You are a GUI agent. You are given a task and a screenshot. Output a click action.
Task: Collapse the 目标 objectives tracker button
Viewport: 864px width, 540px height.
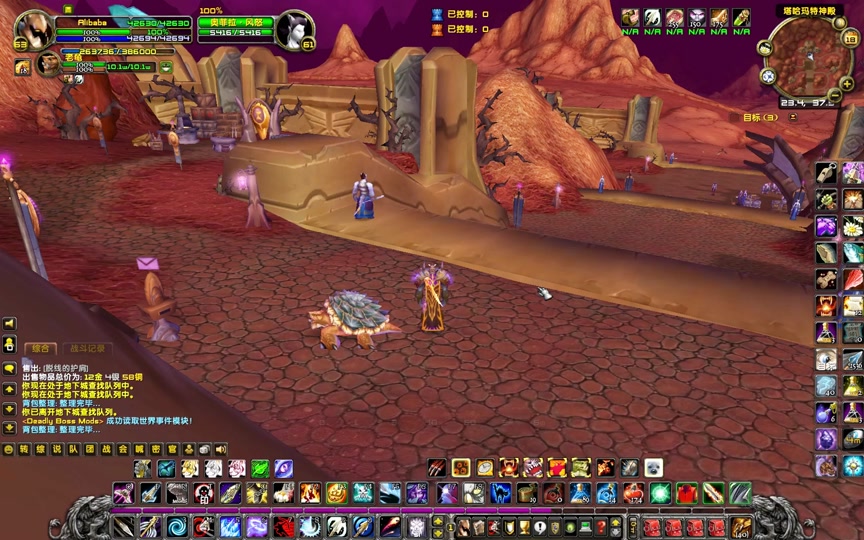(793, 117)
